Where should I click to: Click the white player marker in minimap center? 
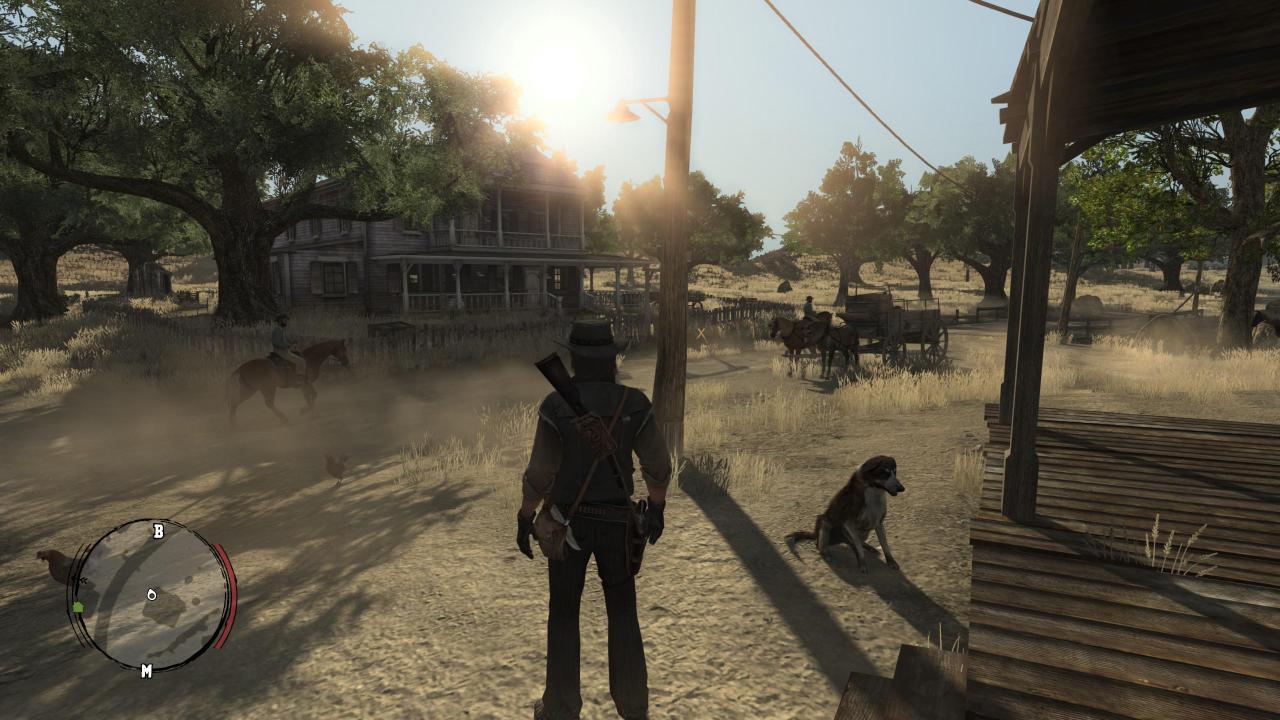pyautogui.click(x=151, y=594)
